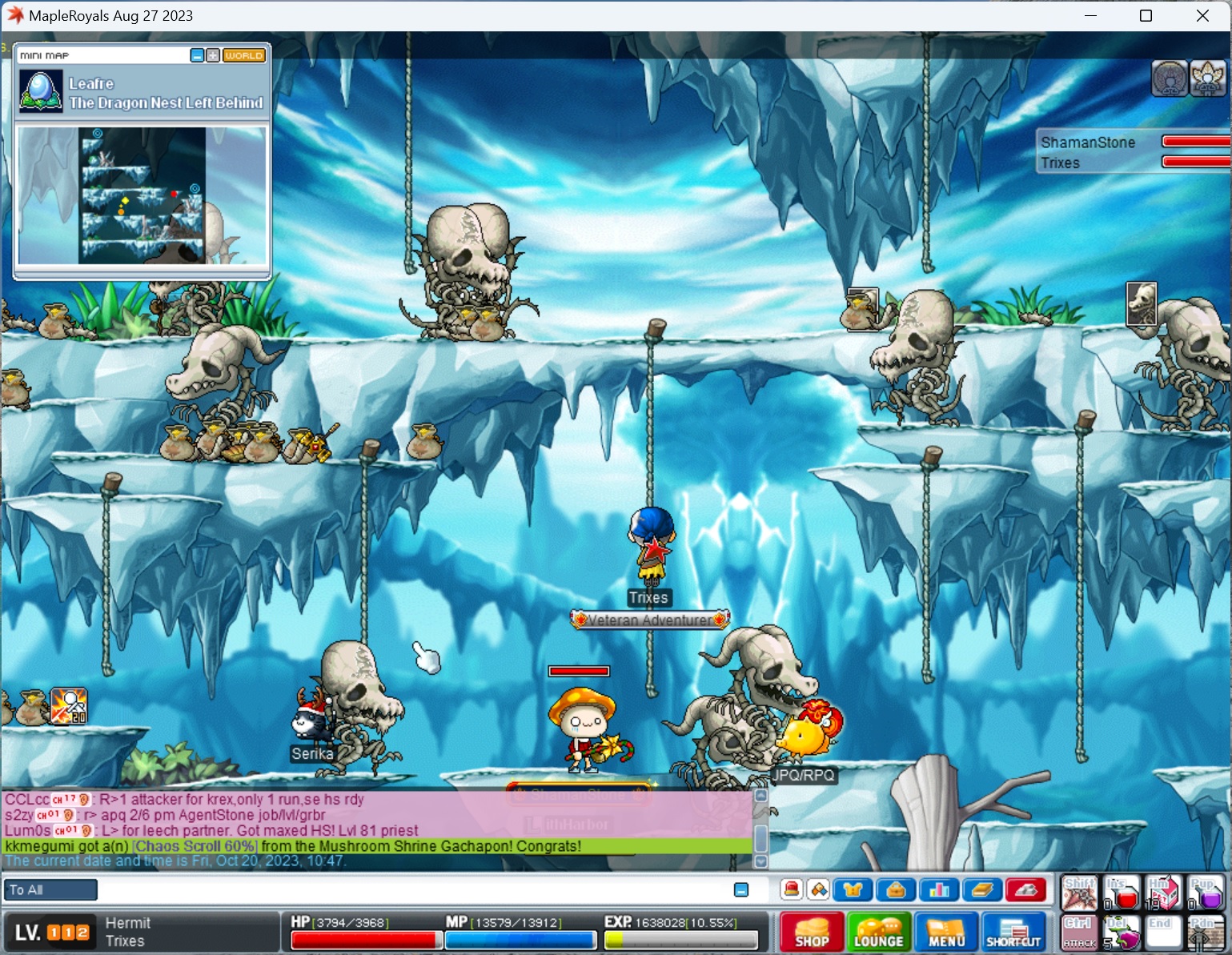Use the purple potion quickslot
This screenshot has width=1232, height=955.
coord(1206,893)
